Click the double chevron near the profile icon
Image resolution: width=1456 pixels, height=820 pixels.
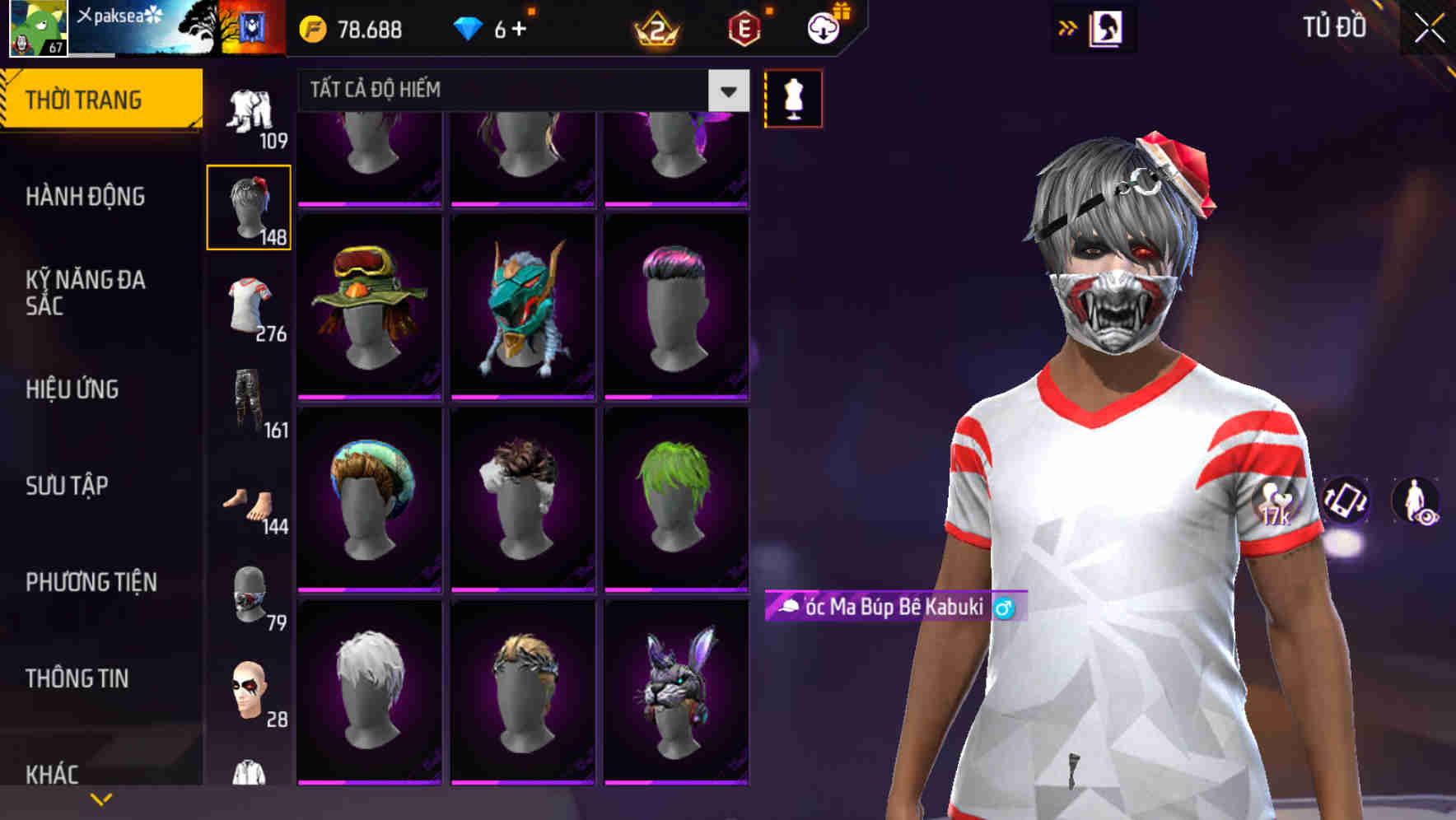pyautogui.click(x=1068, y=27)
